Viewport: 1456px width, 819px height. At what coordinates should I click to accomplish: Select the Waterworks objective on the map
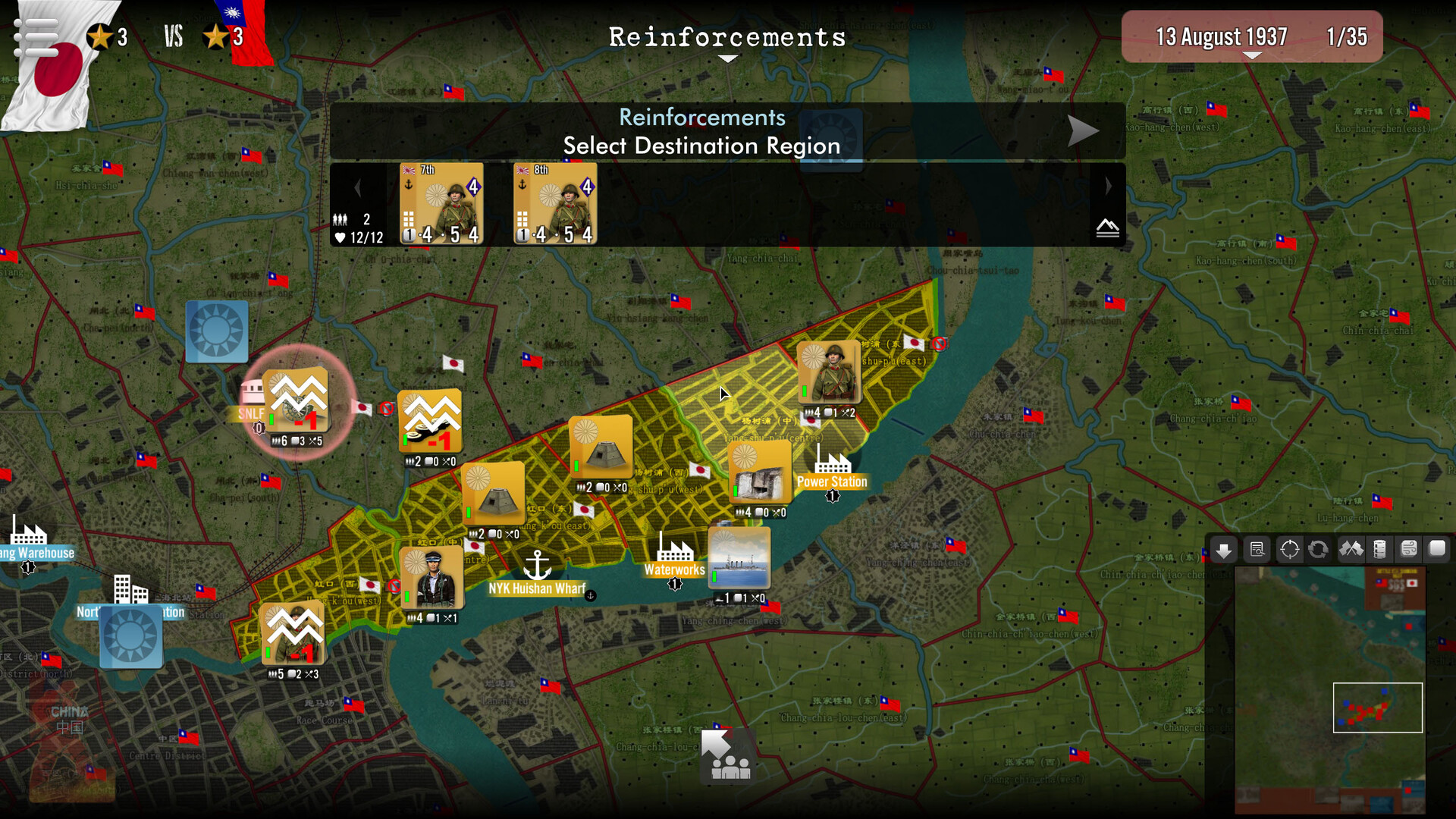click(673, 570)
